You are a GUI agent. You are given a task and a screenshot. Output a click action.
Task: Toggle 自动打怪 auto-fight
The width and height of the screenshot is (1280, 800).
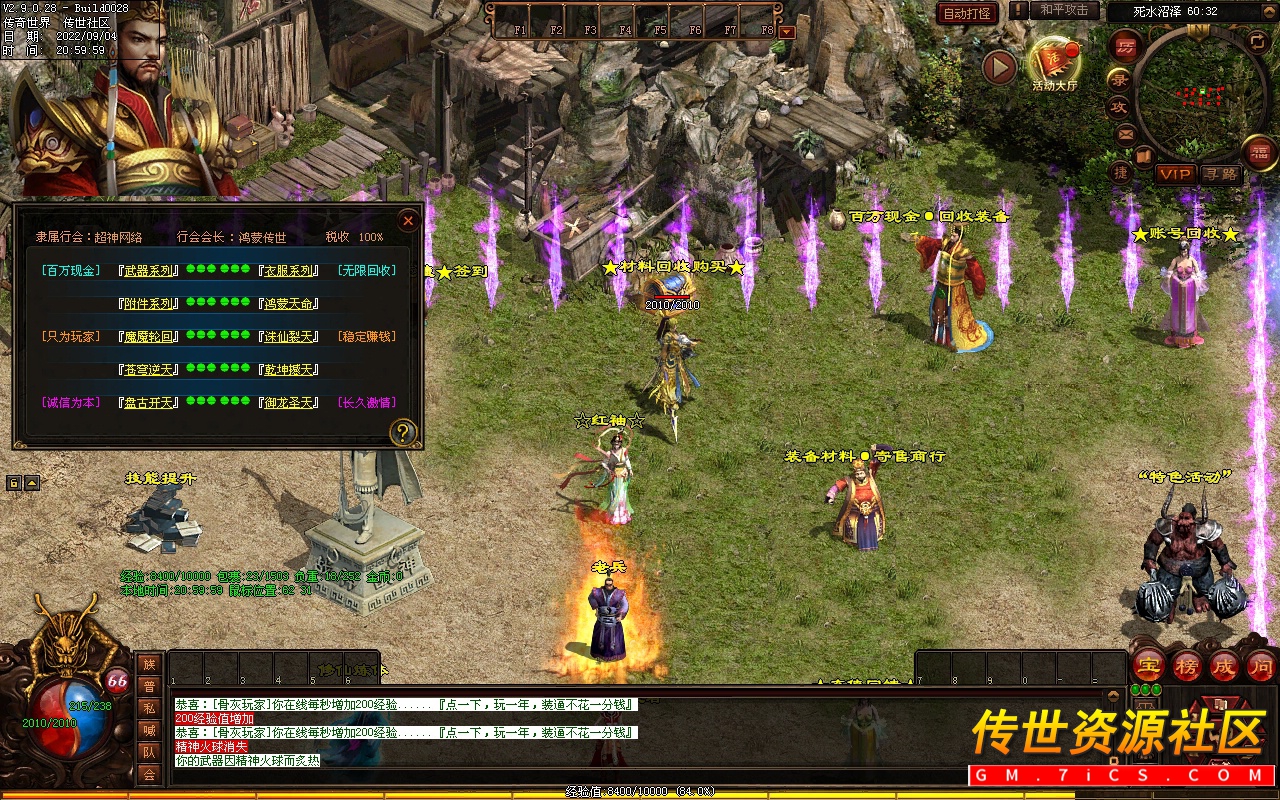point(967,13)
